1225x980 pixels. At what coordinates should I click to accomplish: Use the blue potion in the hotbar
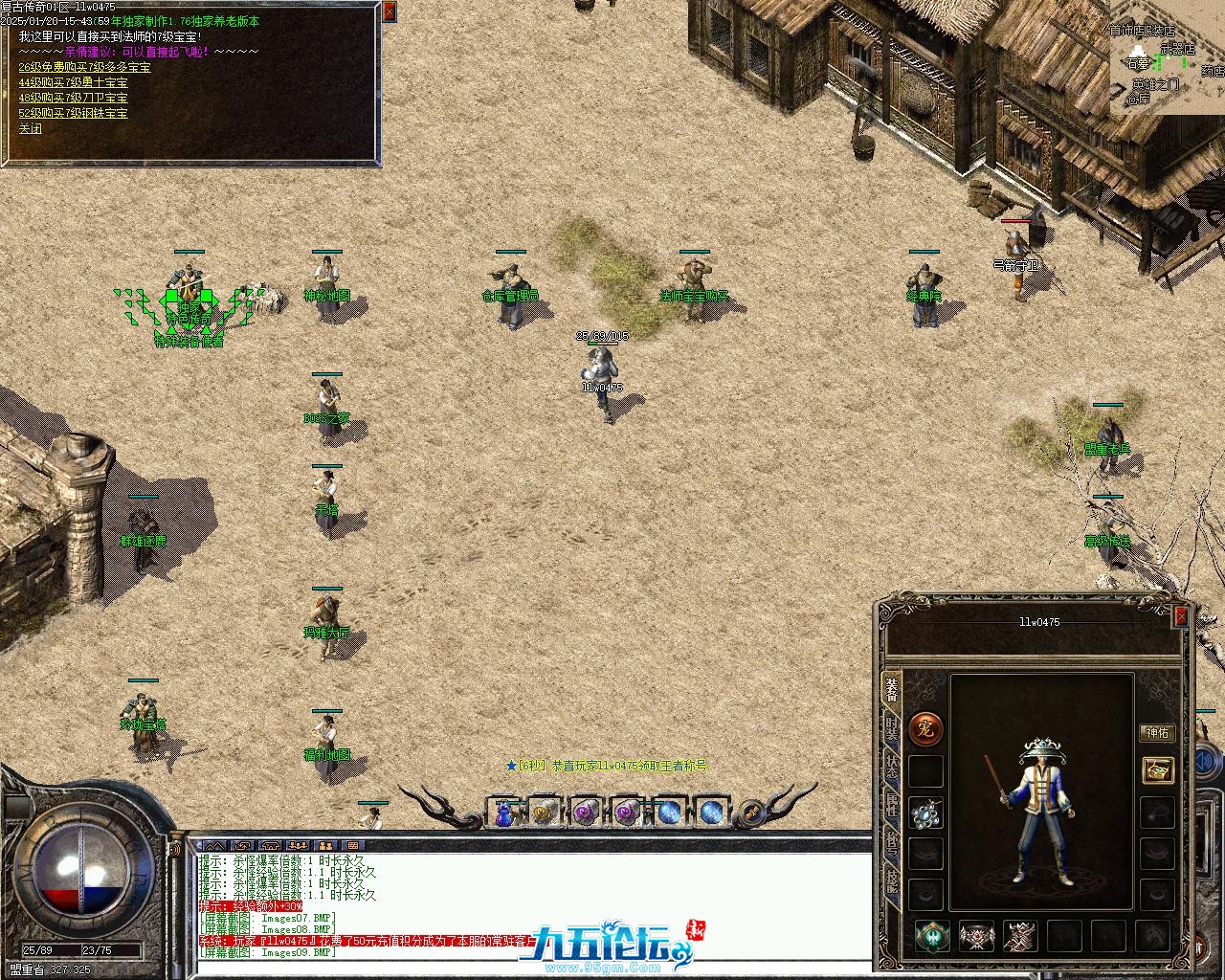pyautogui.click(x=503, y=813)
